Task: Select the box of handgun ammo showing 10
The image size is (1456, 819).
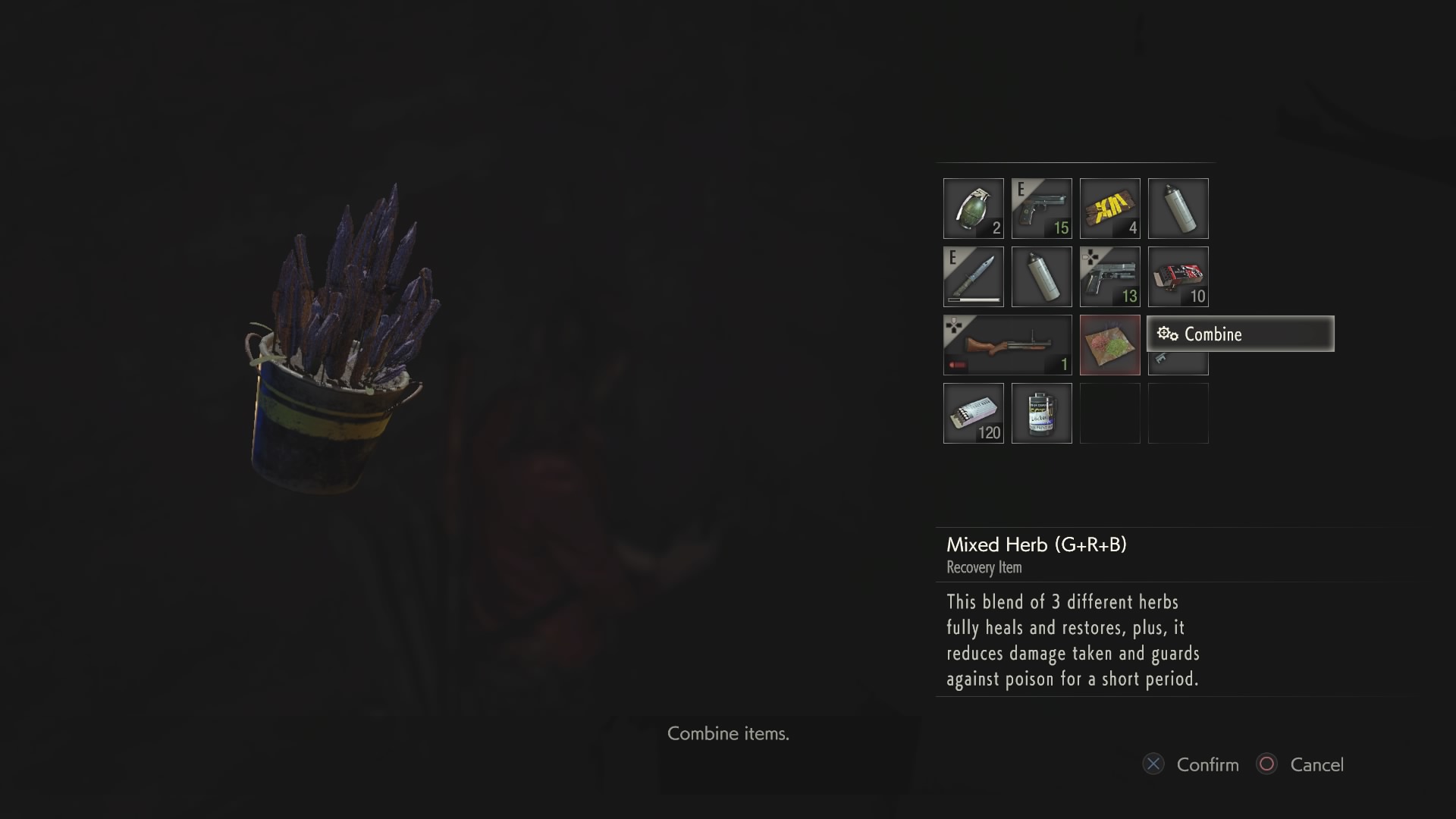Action: 1178,277
